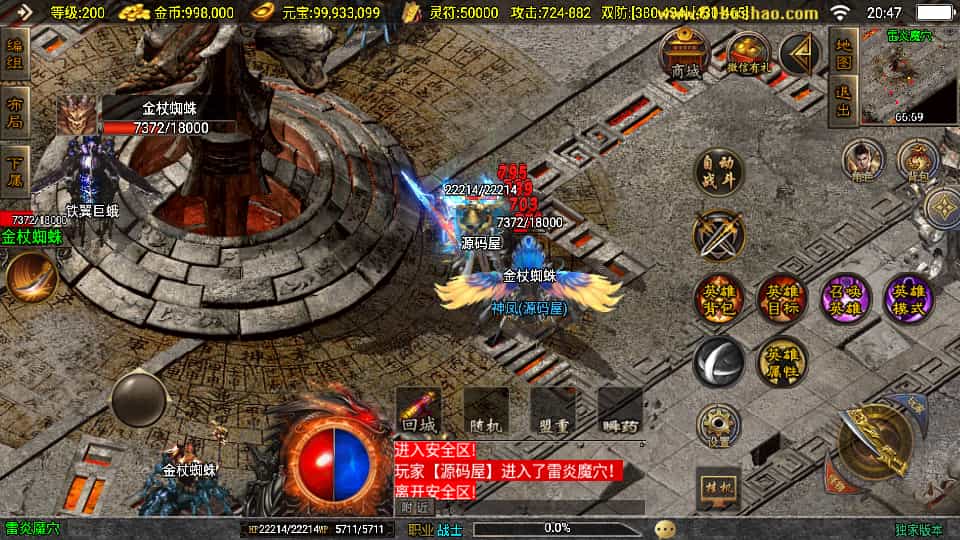Tap the crossed swords attack mode icon
This screenshot has width=960, height=540.
point(719,236)
